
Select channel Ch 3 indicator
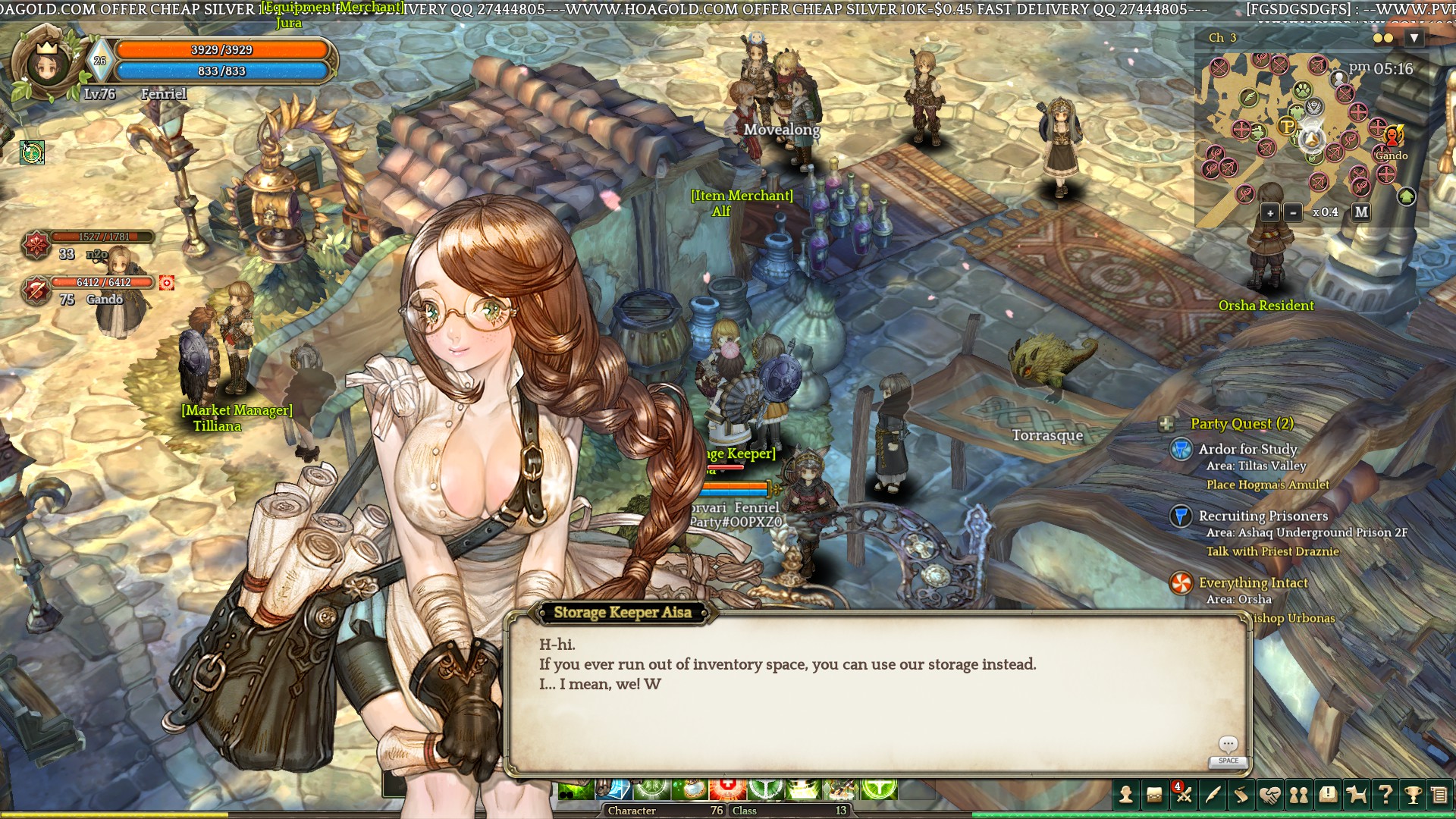pyautogui.click(x=1222, y=38)
